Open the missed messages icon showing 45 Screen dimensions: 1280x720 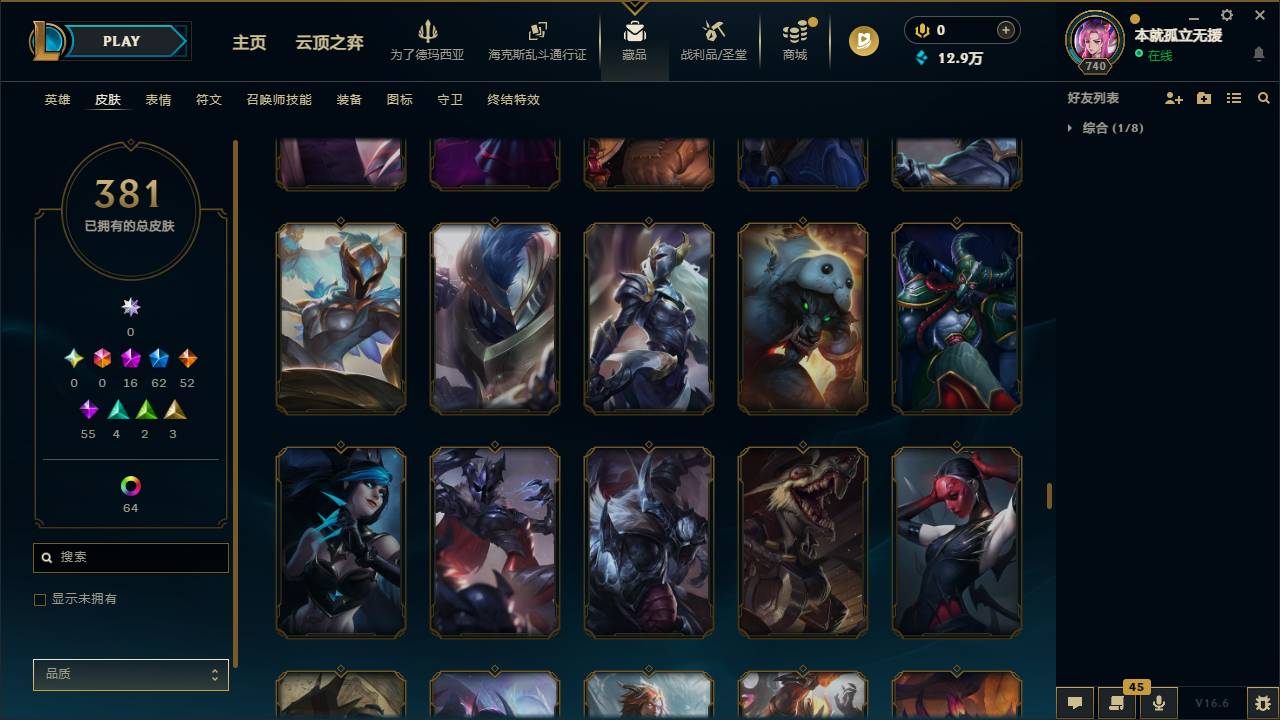1115,703
